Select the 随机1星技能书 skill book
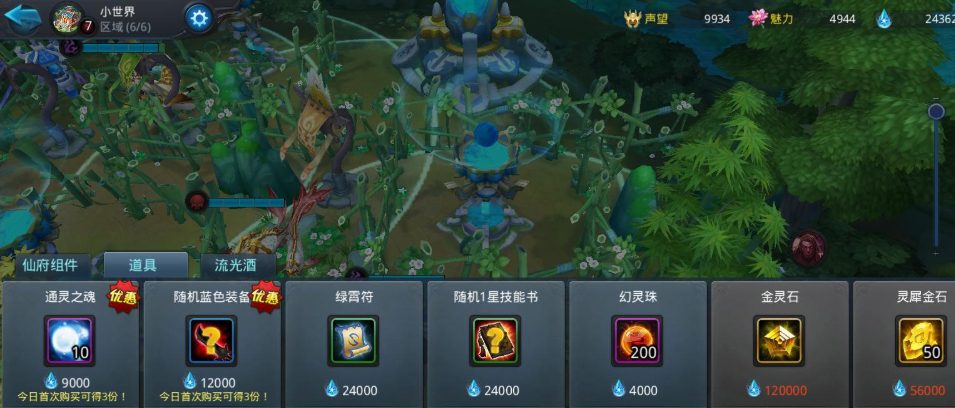The width and height of the screenshot is (955, 408). (495, 341)
